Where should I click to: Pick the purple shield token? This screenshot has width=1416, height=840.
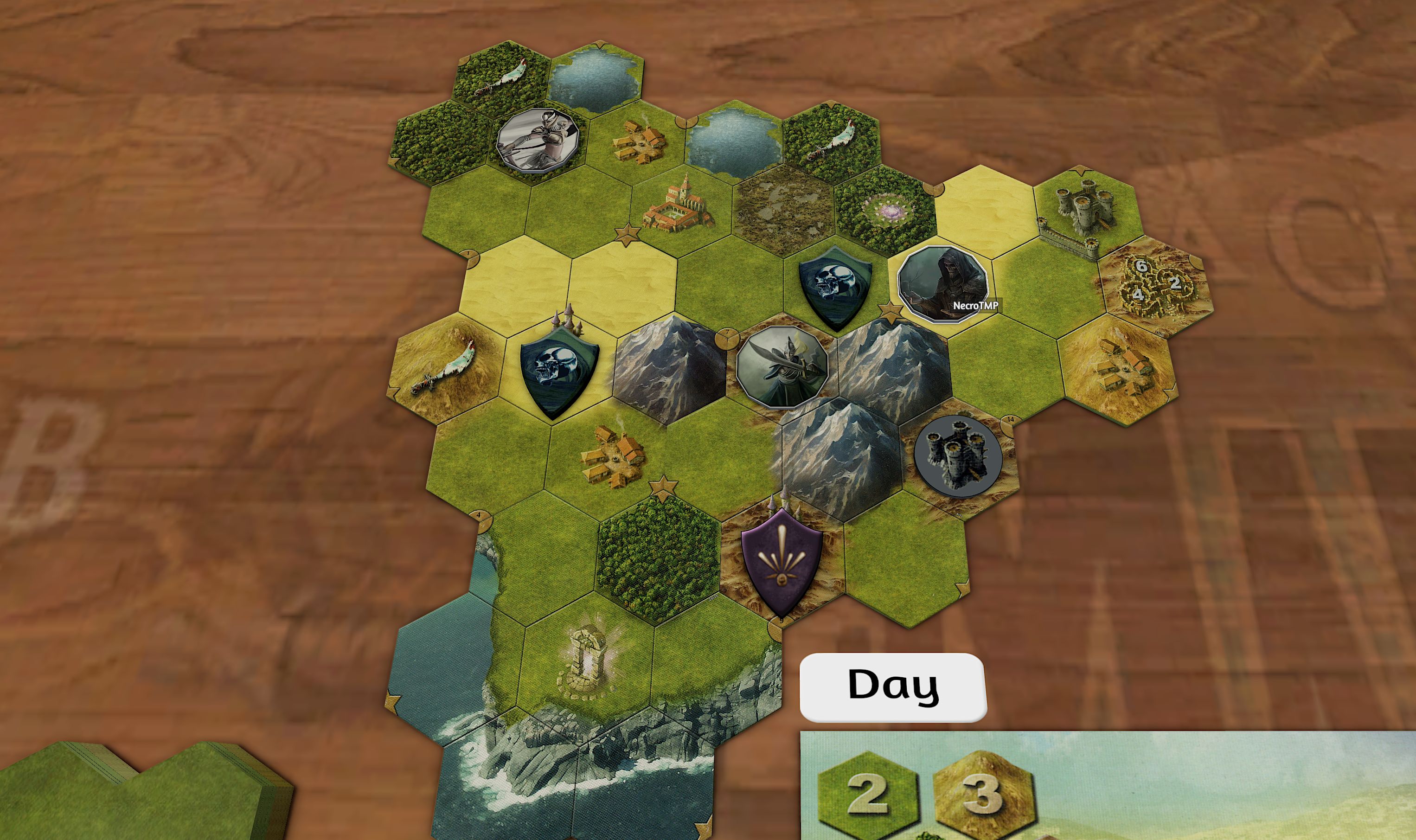pyautogui.click(x=782, y=561)
